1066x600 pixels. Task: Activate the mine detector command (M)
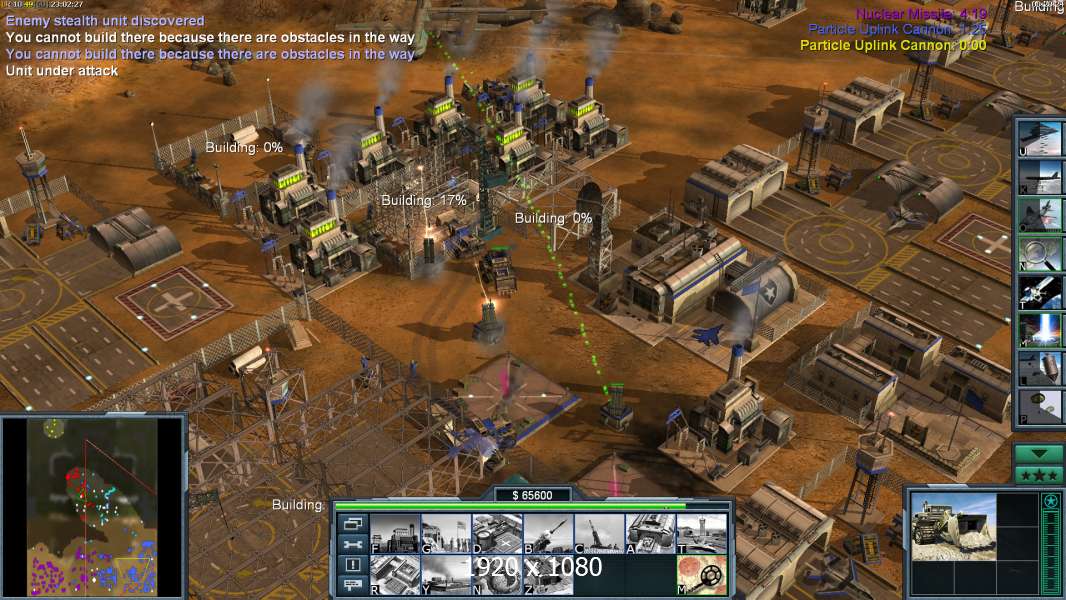[x=701, y=575]
